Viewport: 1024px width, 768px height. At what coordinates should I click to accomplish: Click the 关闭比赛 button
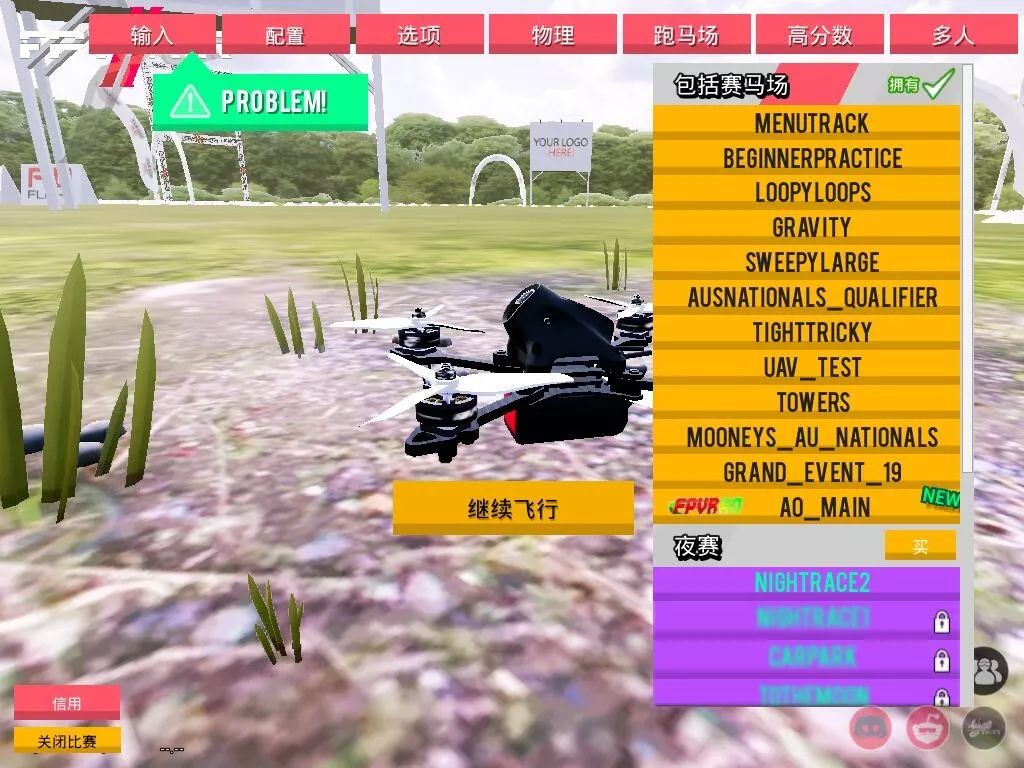(x=67, y=741)
